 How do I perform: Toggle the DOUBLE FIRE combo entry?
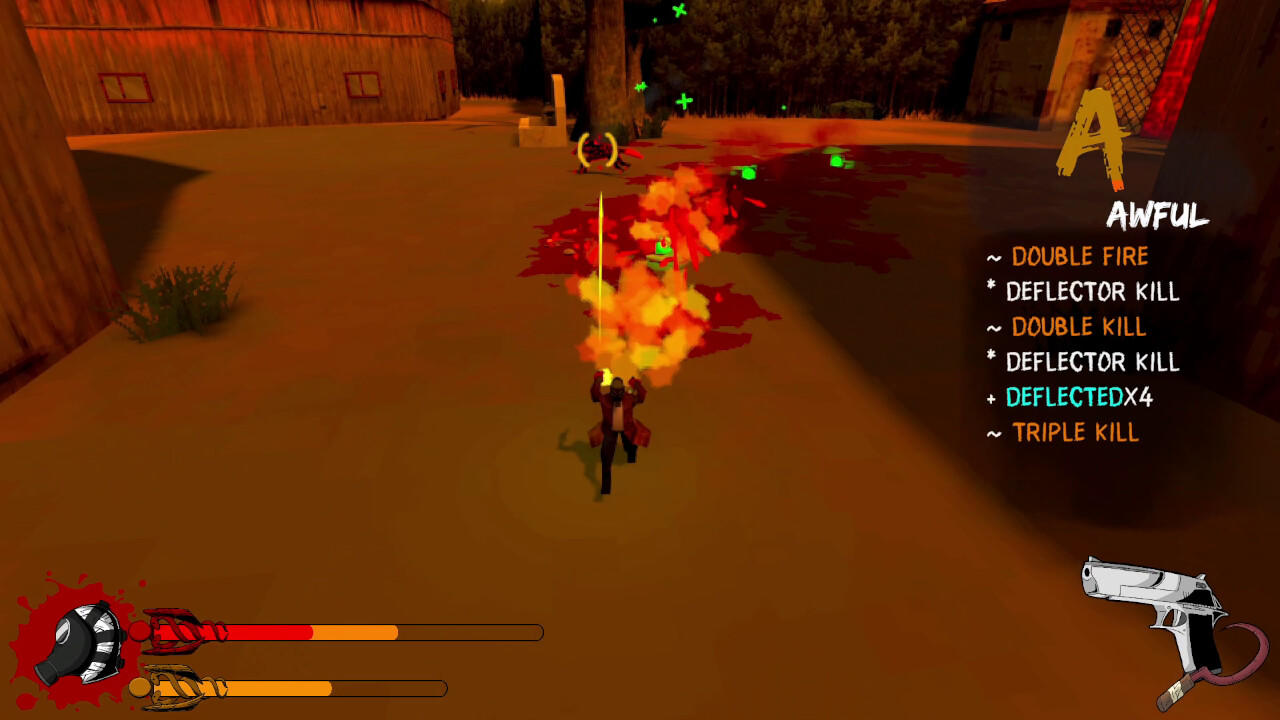pos(1080,257)
